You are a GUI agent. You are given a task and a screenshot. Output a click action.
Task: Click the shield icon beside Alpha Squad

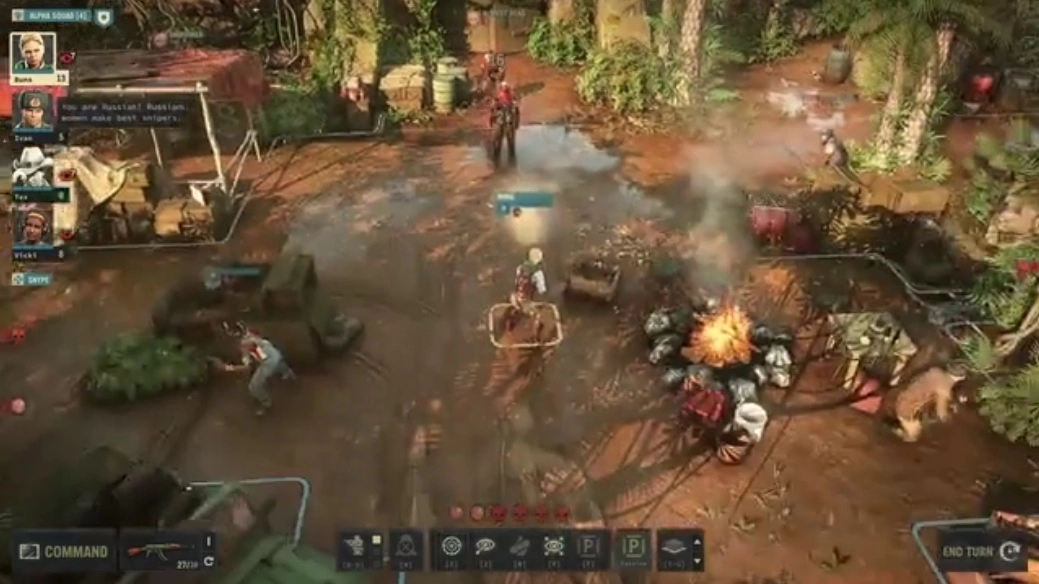click(104, 16)
